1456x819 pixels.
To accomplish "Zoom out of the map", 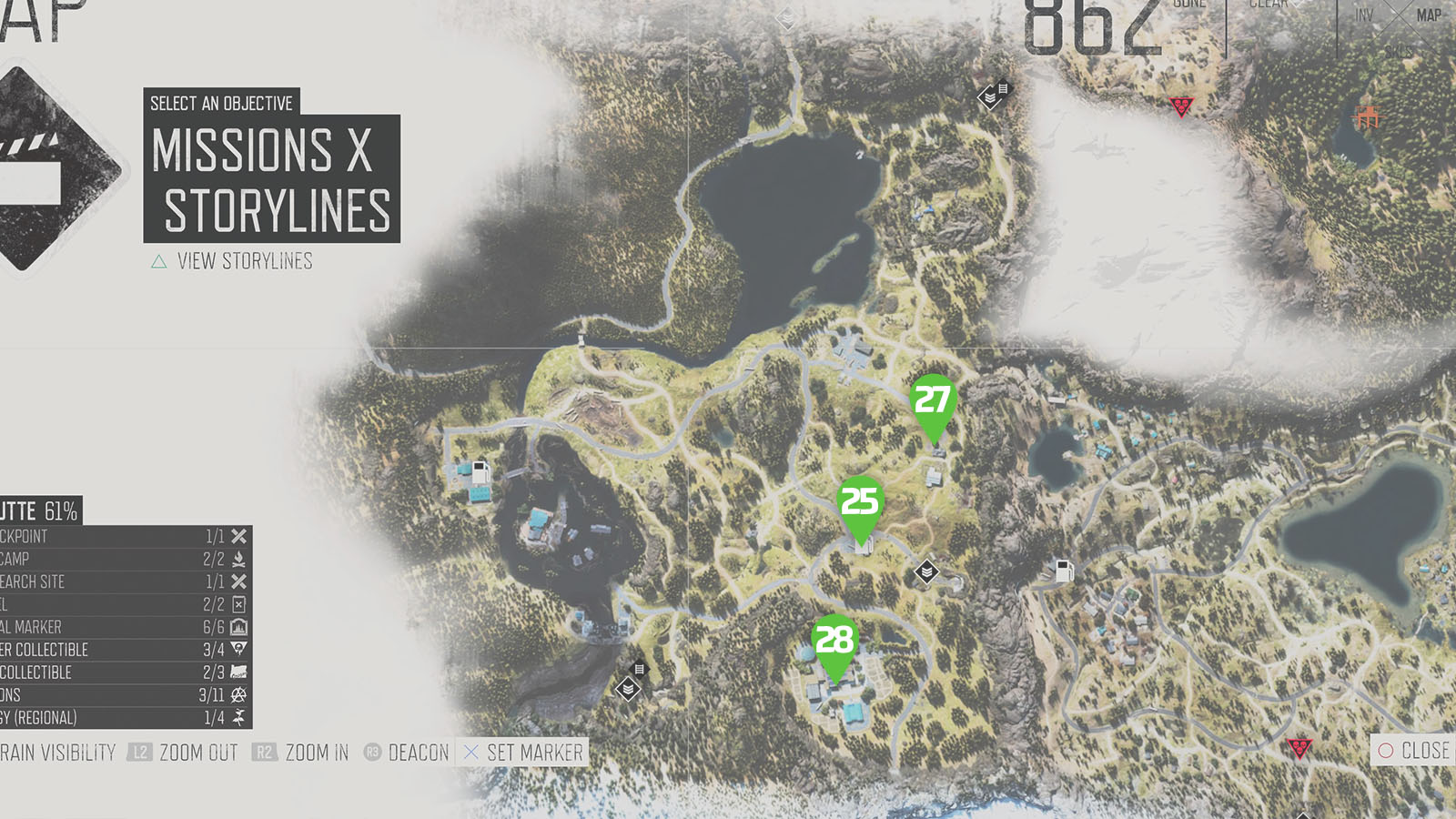I will click(184, 753).
